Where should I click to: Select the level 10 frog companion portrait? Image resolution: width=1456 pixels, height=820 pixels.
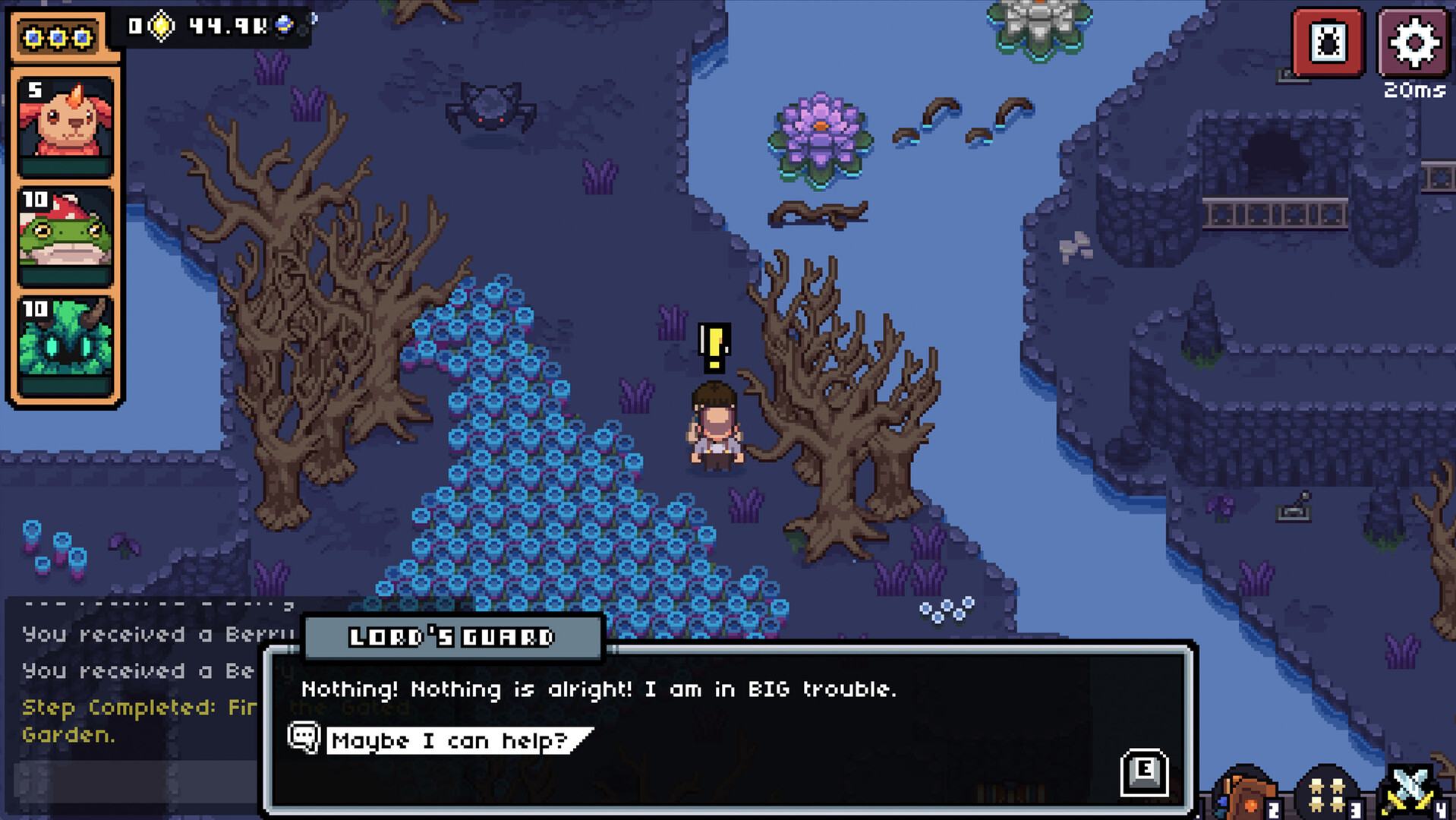65,235
